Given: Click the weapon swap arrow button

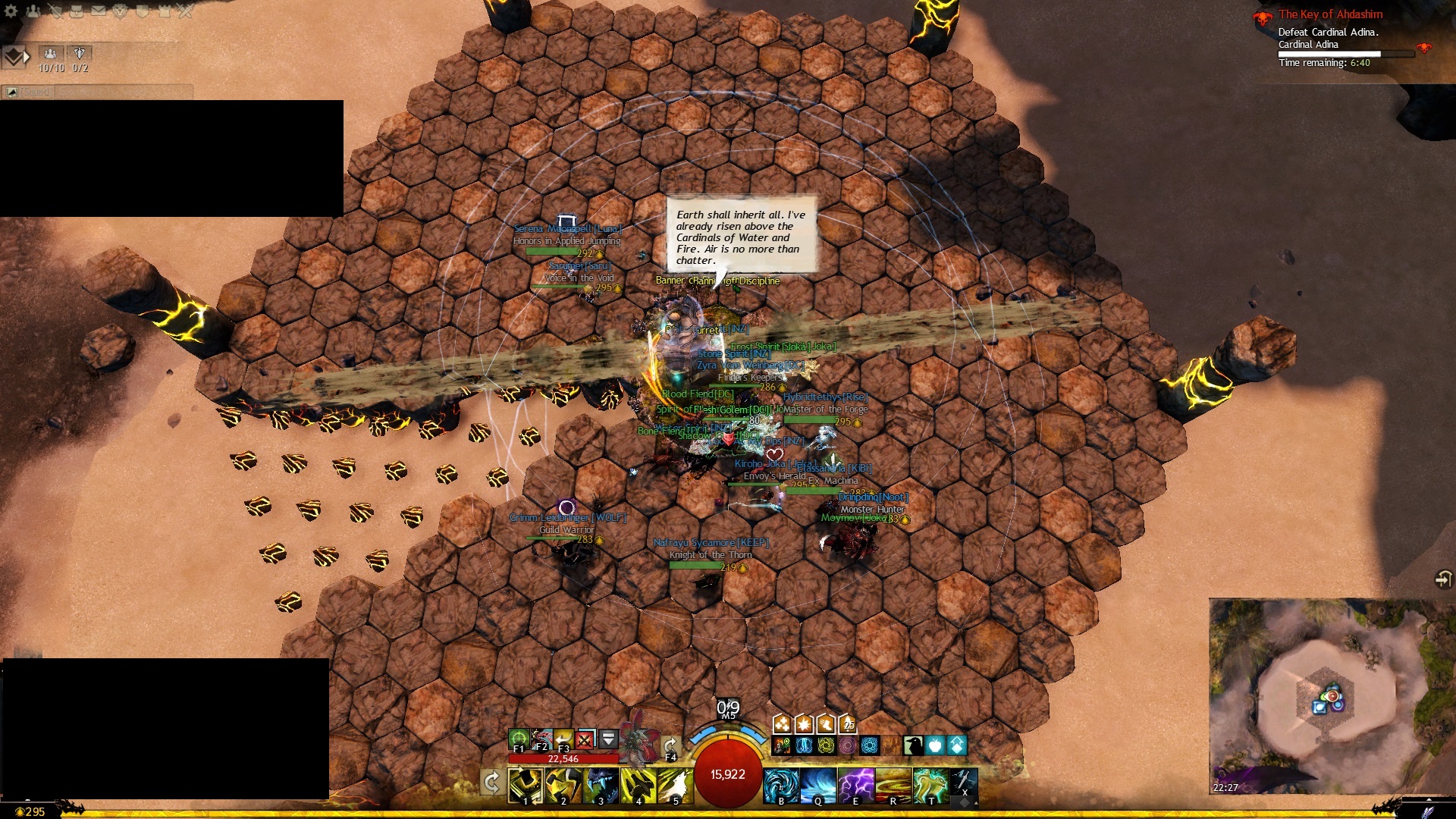Looking at the screenshot, I should pyautogui.click(x=491, y=782).
